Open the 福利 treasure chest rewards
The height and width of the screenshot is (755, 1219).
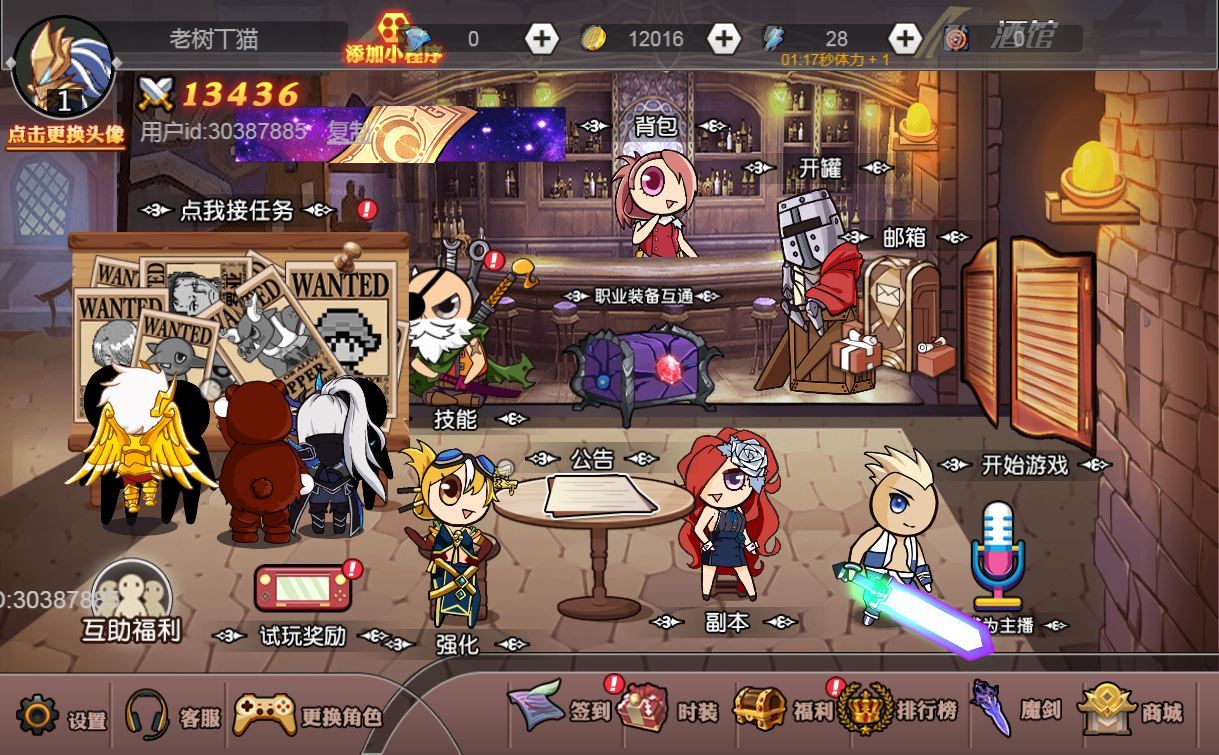tap(782, 710)
